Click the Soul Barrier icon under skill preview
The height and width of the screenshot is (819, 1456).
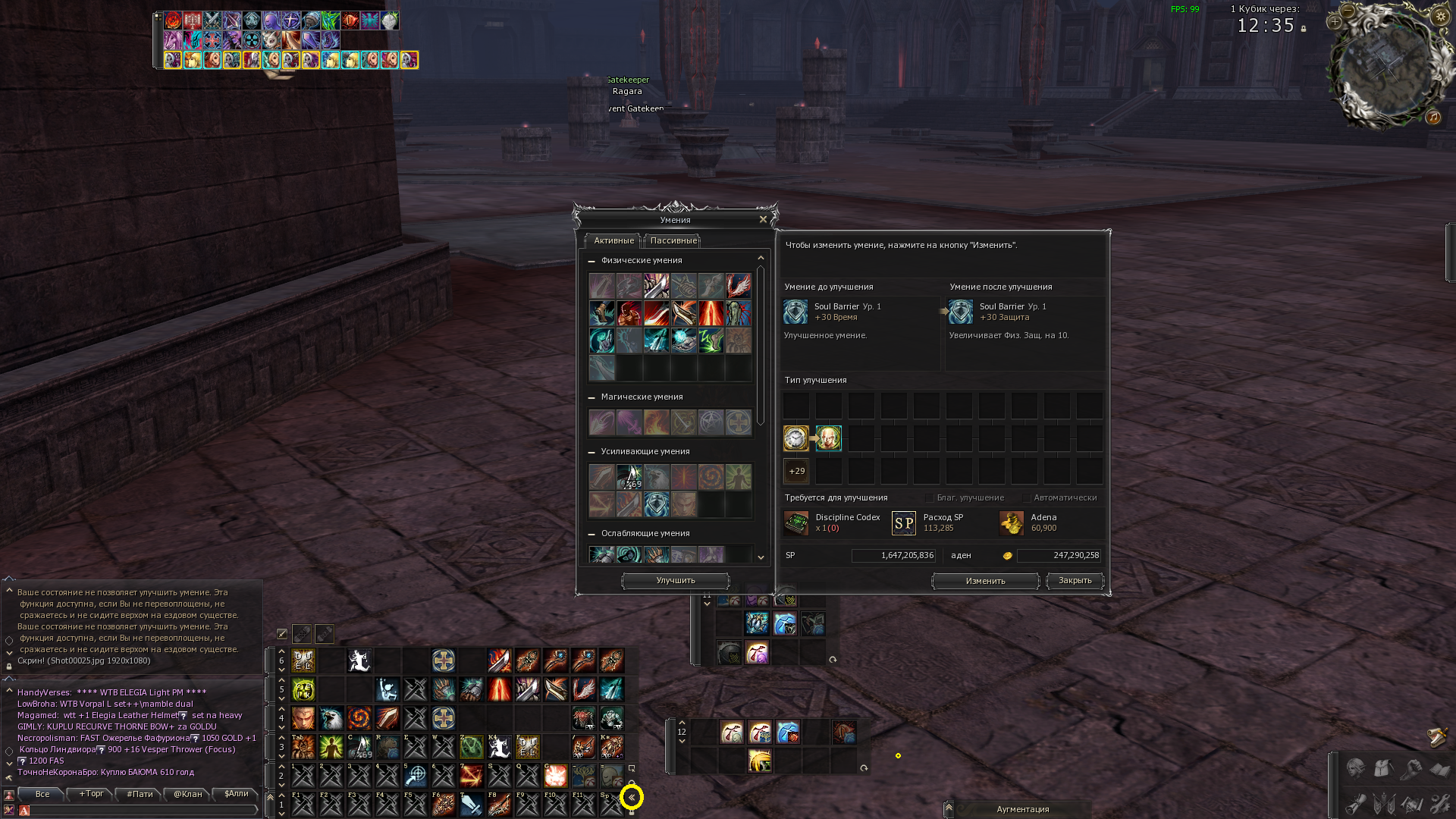click(795, 312)
